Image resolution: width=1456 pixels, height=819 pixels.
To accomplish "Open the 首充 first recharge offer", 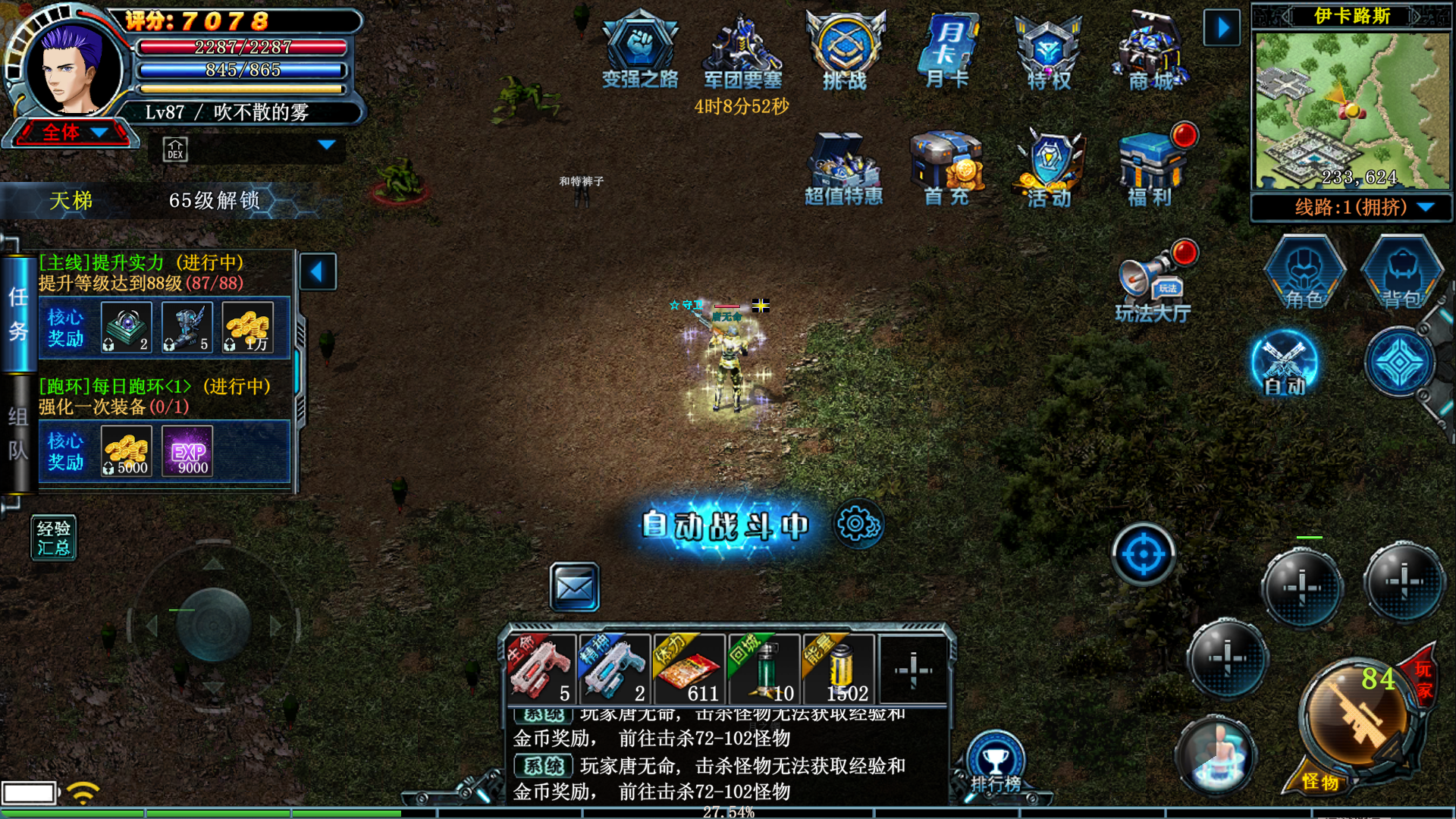I will (947, 168).
